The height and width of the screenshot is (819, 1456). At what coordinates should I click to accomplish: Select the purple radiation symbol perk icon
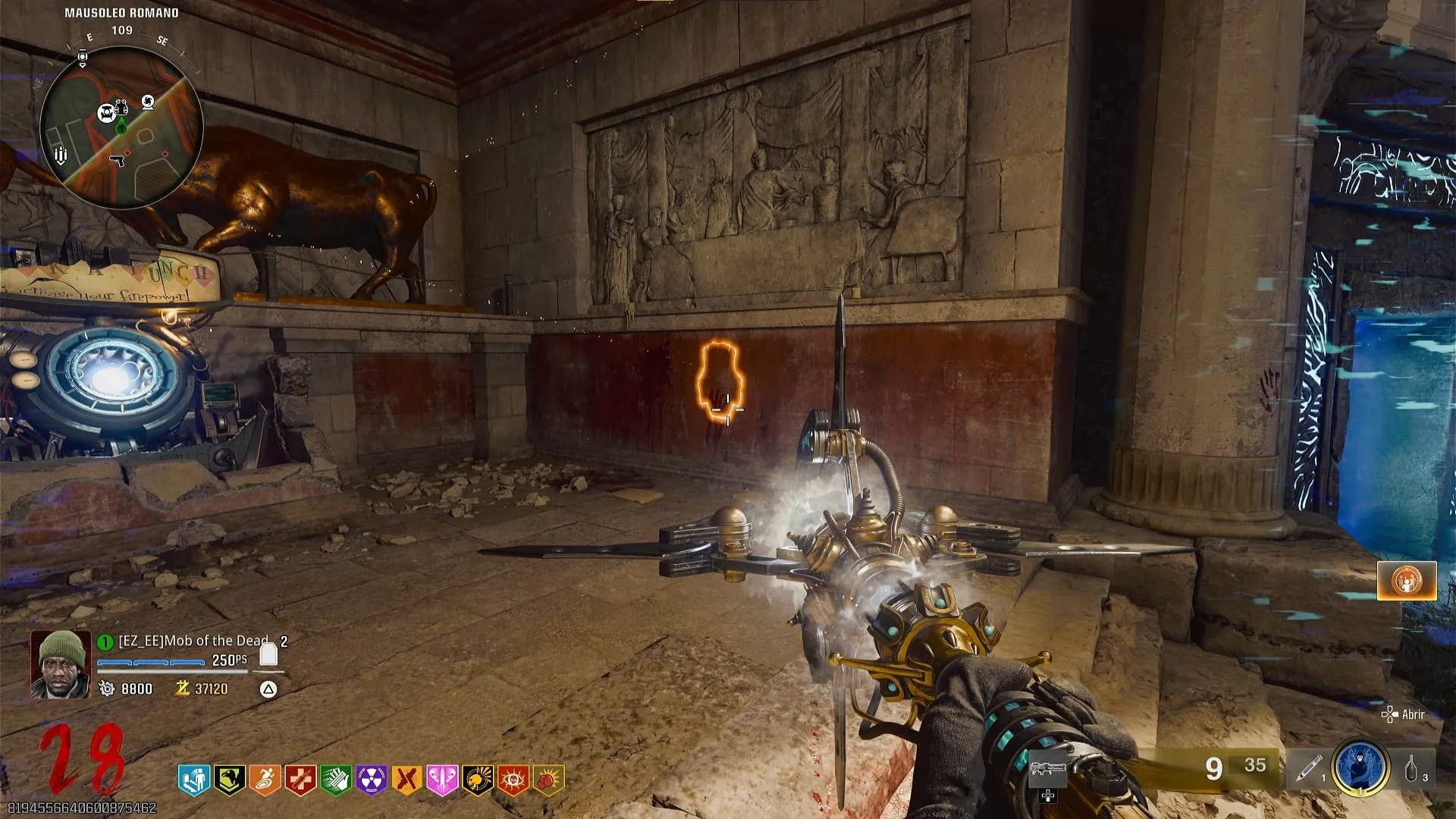point(372,780)
